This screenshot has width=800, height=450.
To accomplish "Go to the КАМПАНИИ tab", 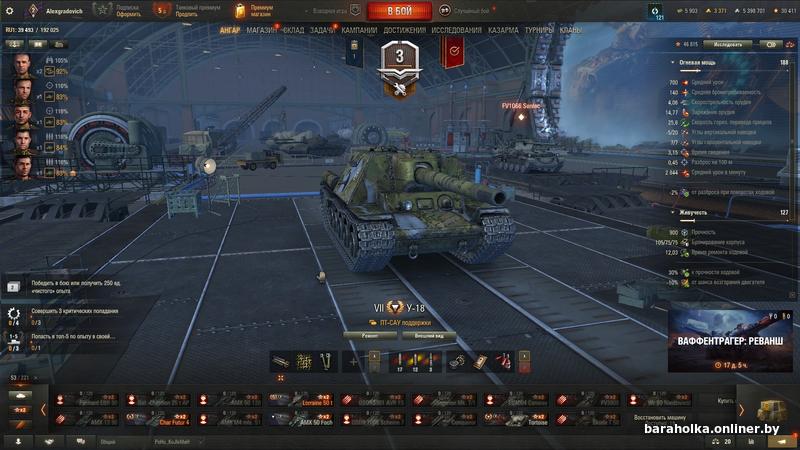I will point(359,31).
